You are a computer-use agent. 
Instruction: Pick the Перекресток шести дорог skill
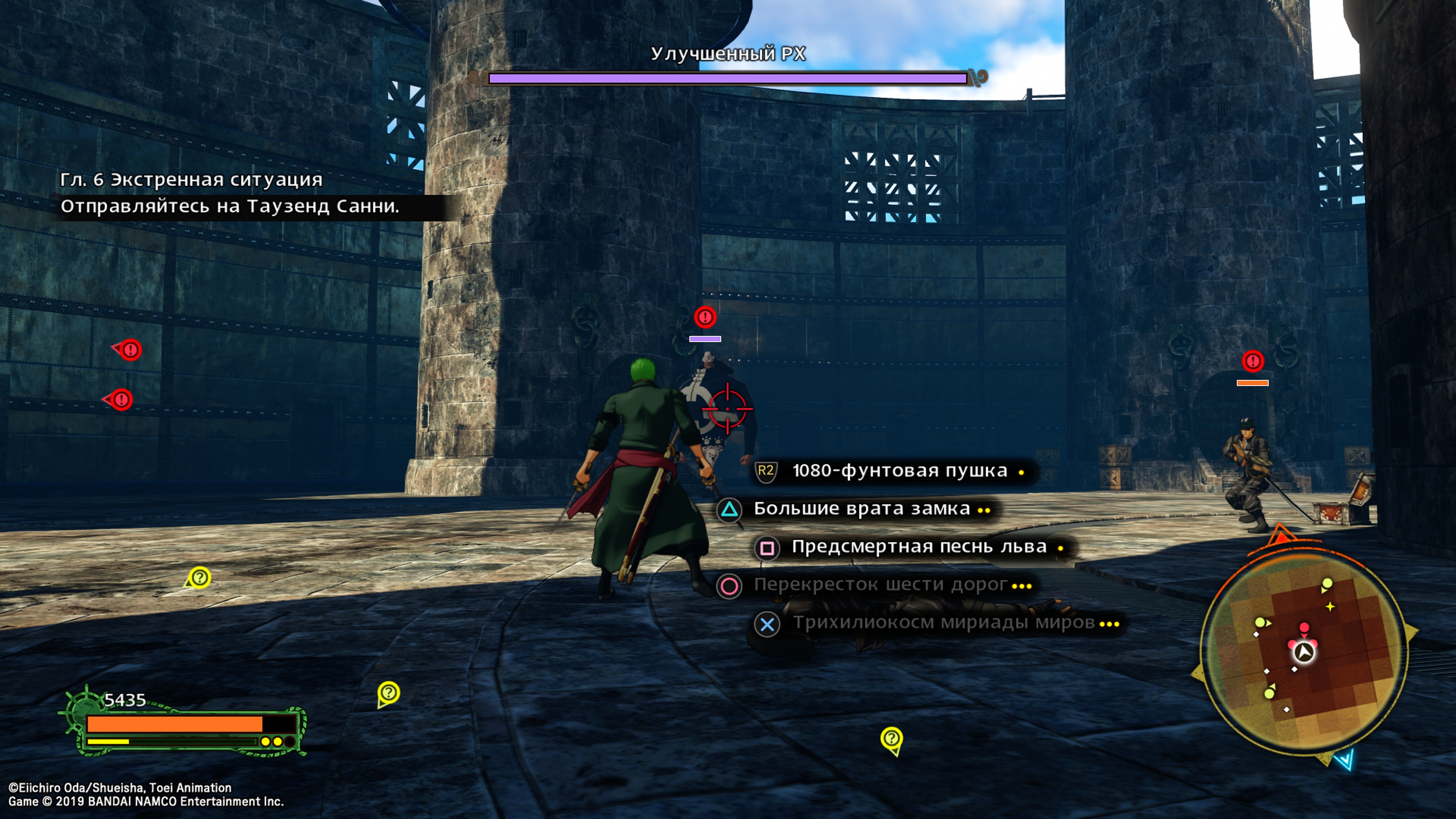[x=880, y=584]
